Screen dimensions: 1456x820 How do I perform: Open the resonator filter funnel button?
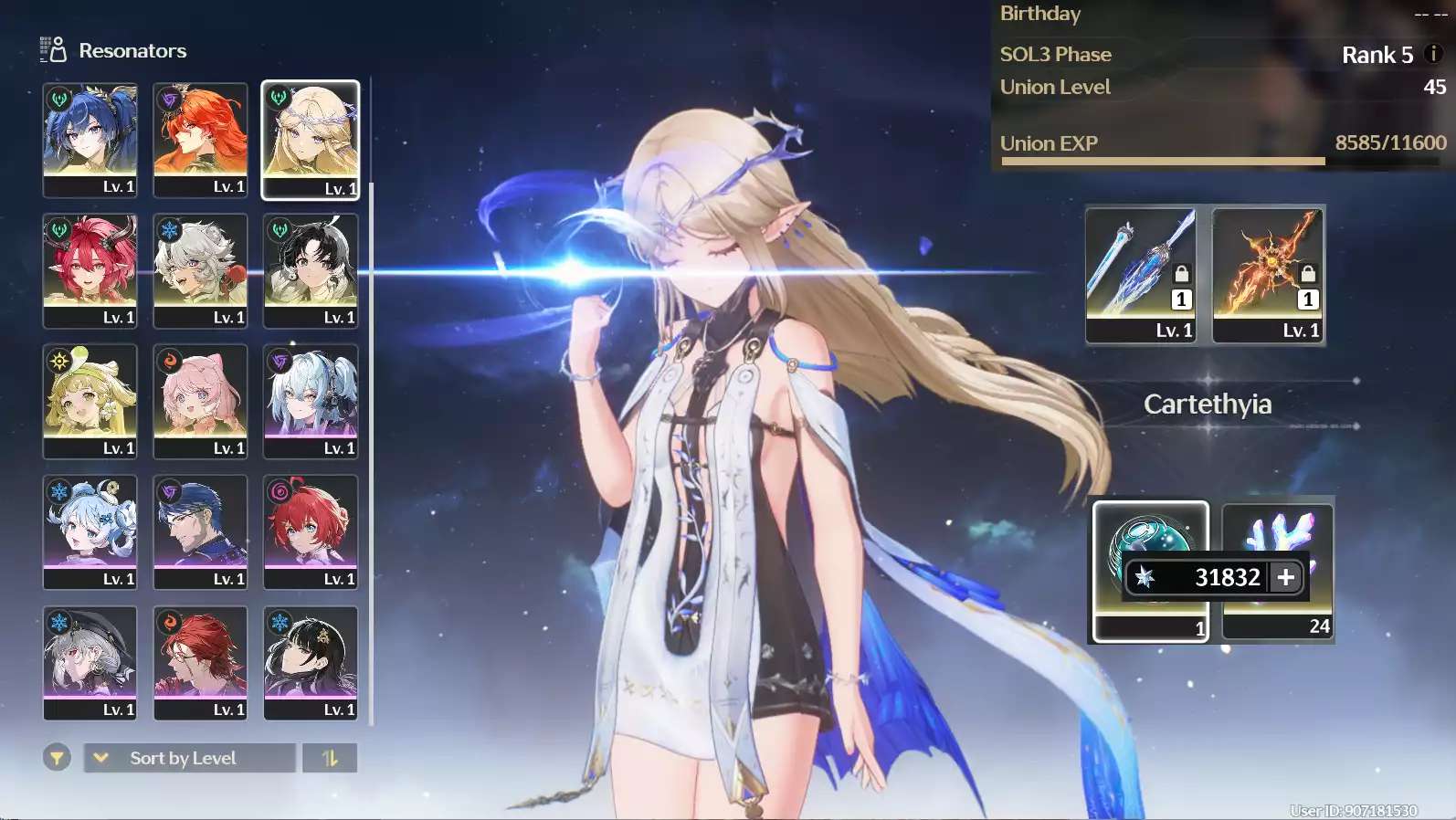(x=57, y=758)
